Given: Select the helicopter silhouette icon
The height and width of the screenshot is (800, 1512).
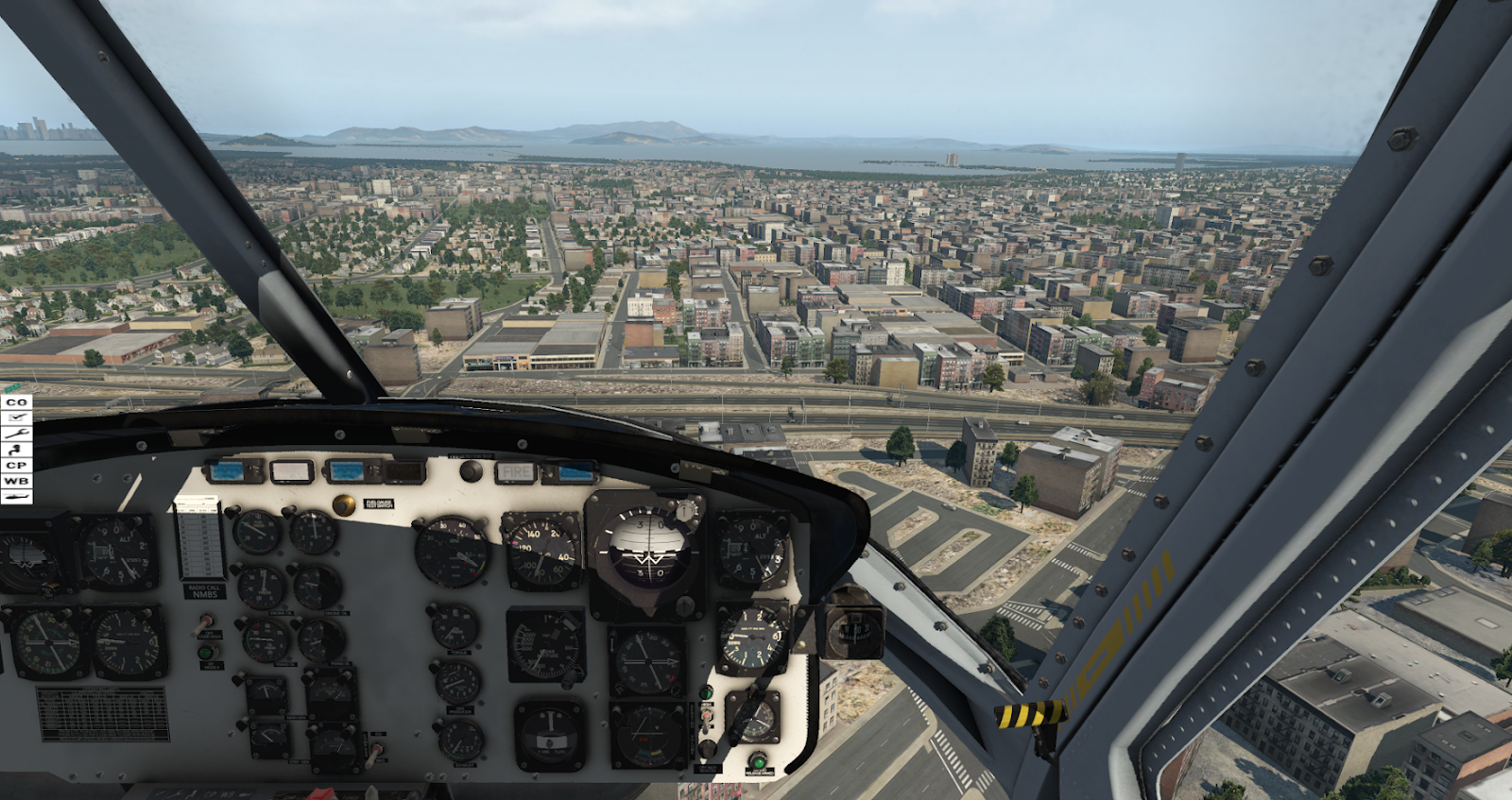Looking at the screenshot, I should click(x=16, y=497).
